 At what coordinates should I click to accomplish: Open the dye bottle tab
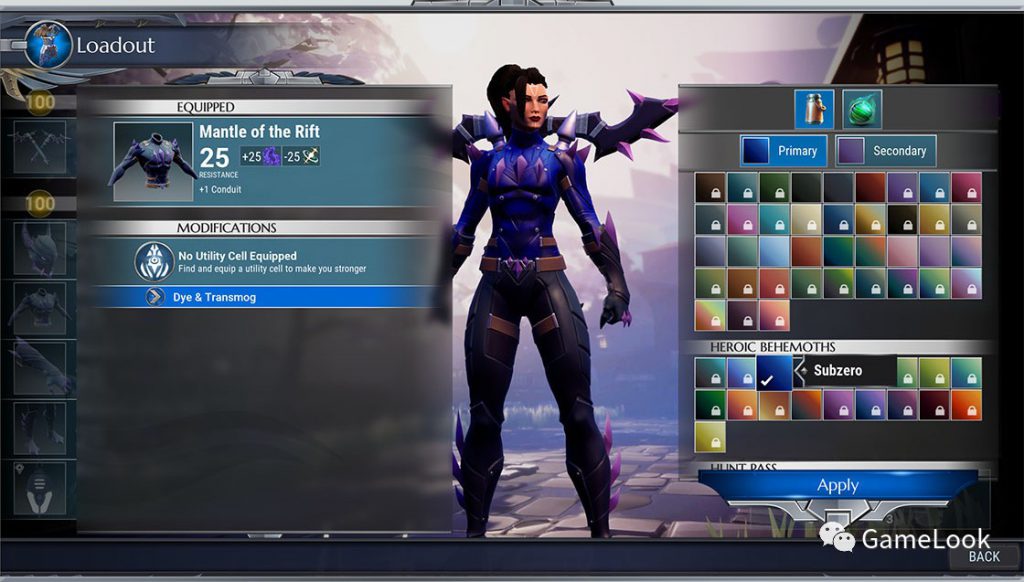[814, 109]
